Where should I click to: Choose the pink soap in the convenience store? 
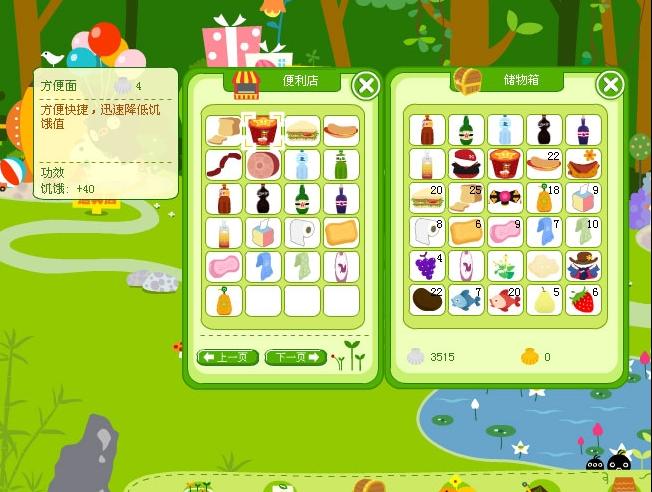pos(224,267)
